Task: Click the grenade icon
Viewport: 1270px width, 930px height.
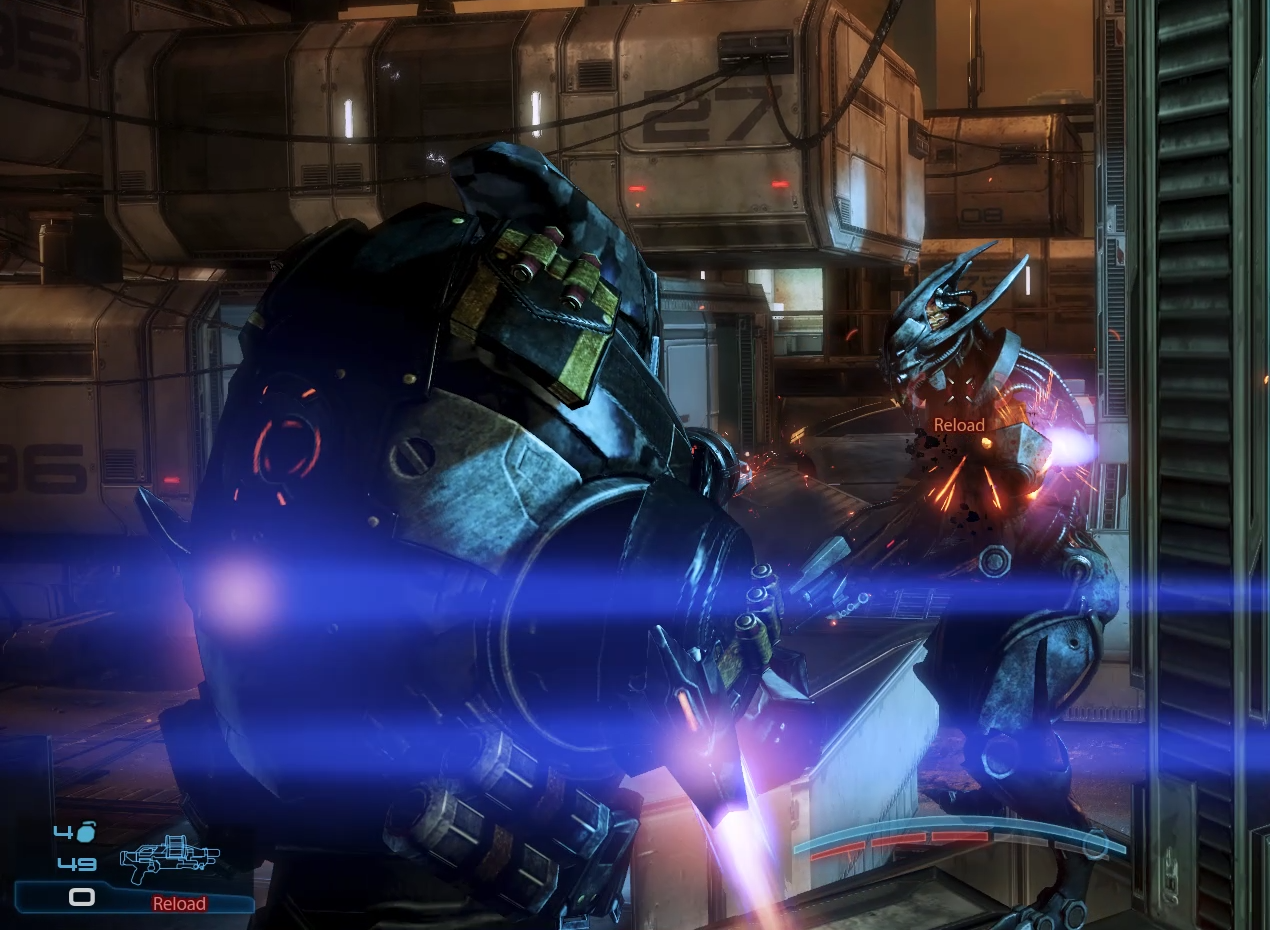Action: tap(86, 832)
